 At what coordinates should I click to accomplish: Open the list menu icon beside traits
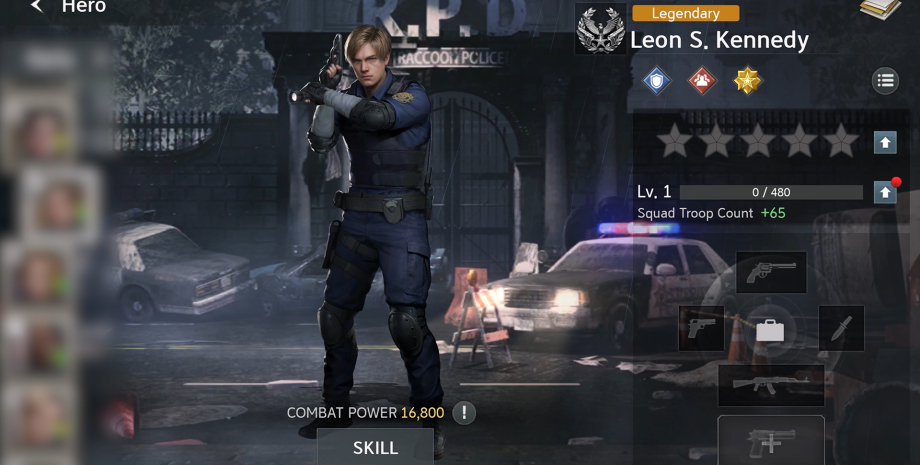pyautogui.click(x=885, y=81)
